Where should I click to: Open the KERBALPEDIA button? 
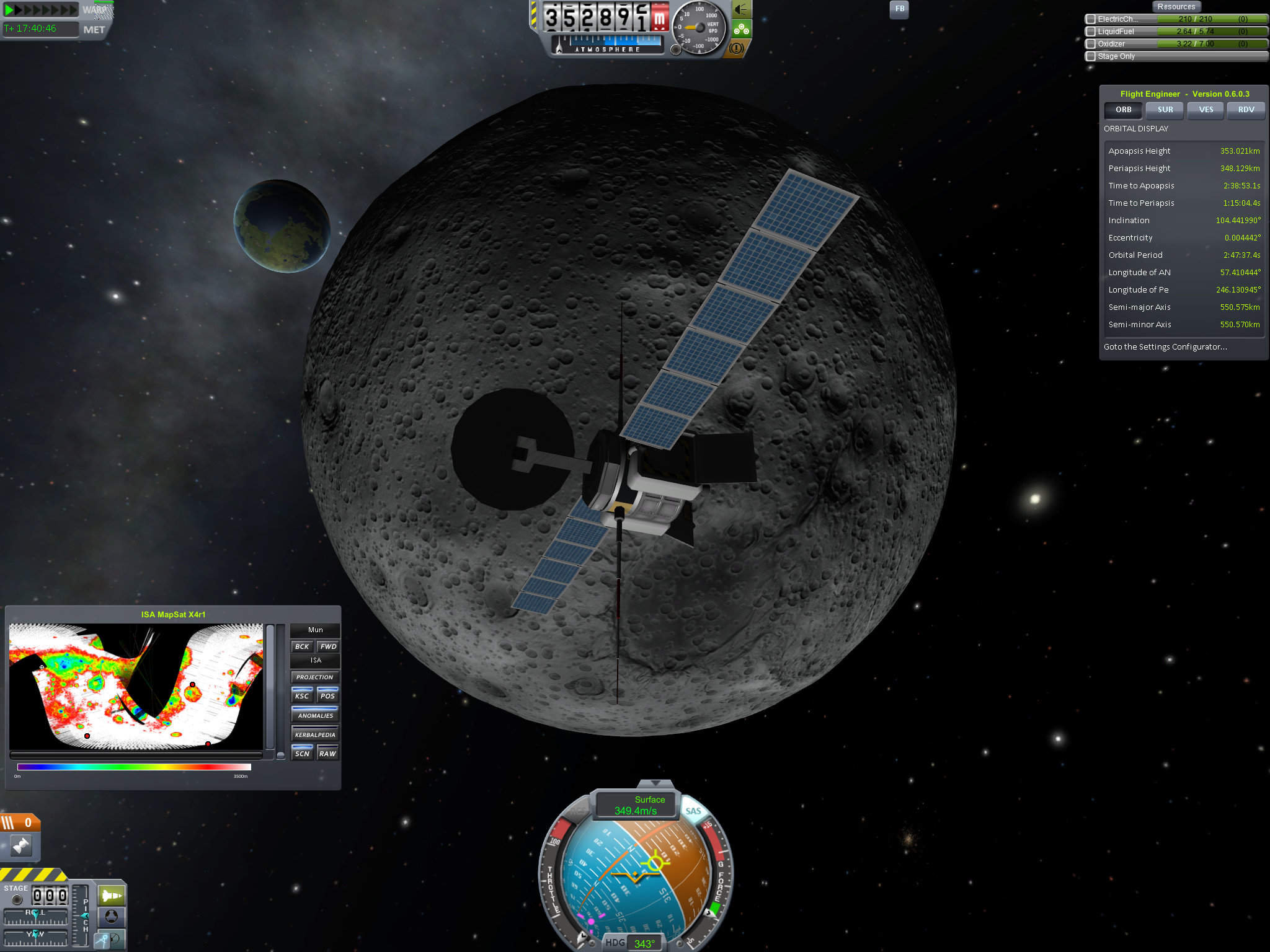click(x=315, y=734)
